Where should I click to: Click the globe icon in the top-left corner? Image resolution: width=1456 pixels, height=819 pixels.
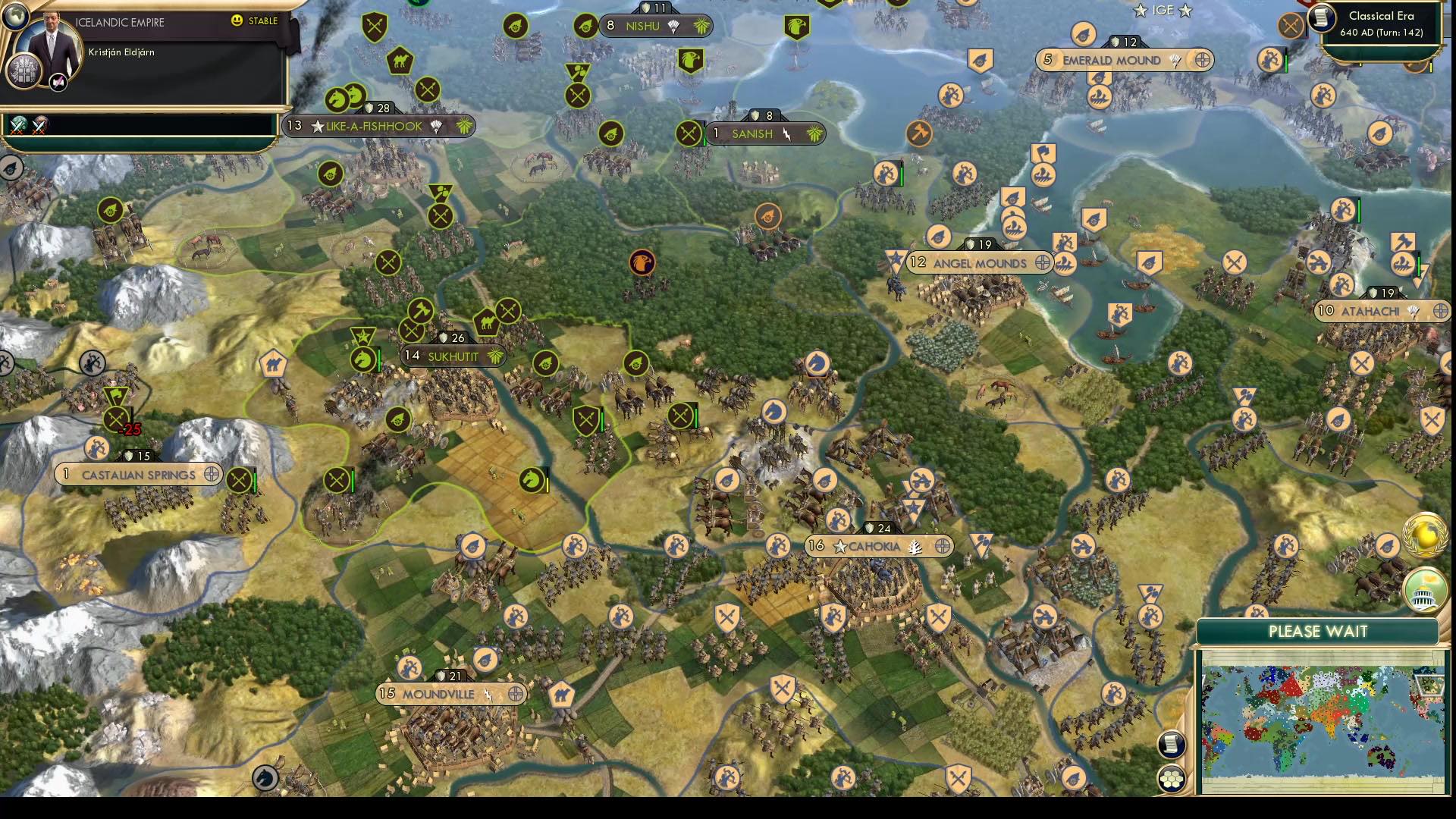(15, 15)
